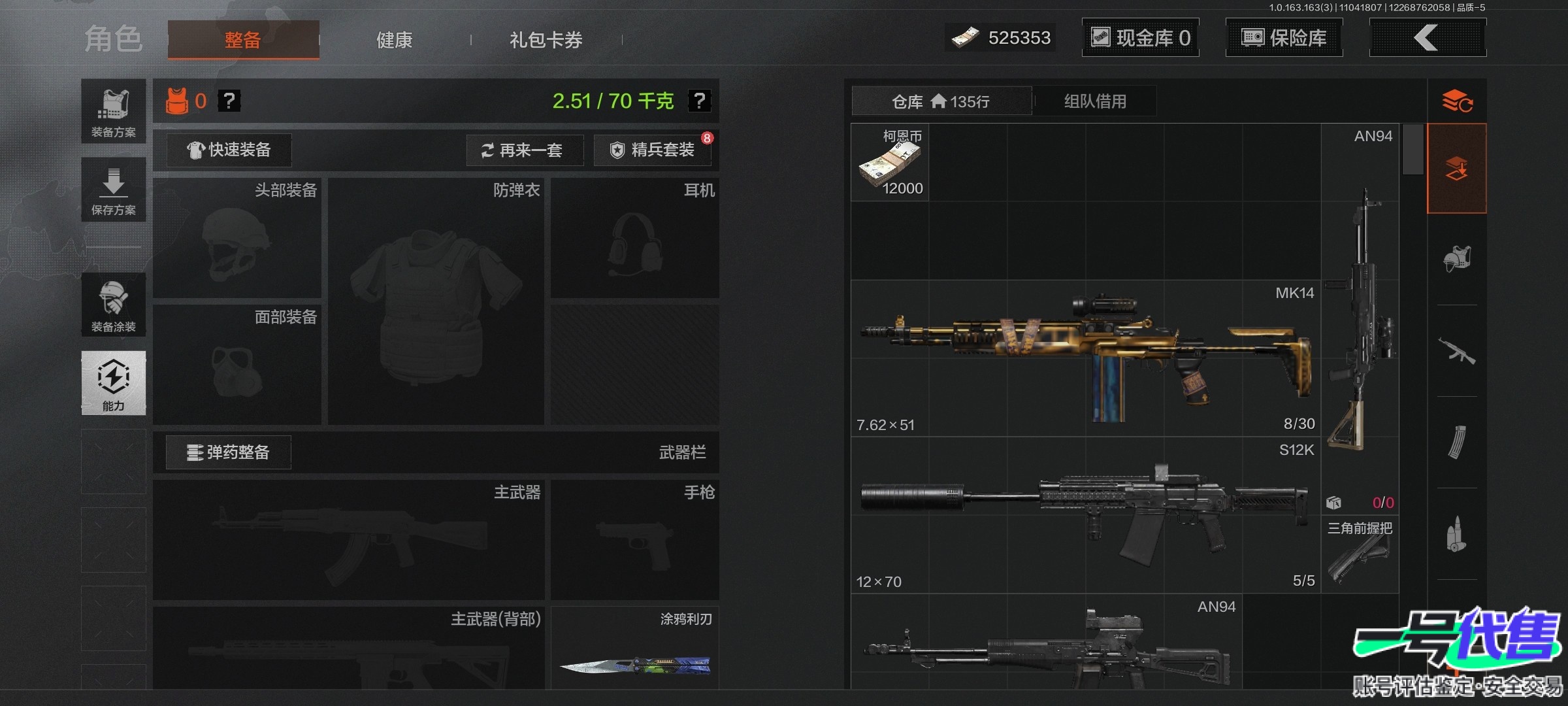Open the 保险库 safe box
Viewport: 1568px width, 706px height.
[1284, 38]
